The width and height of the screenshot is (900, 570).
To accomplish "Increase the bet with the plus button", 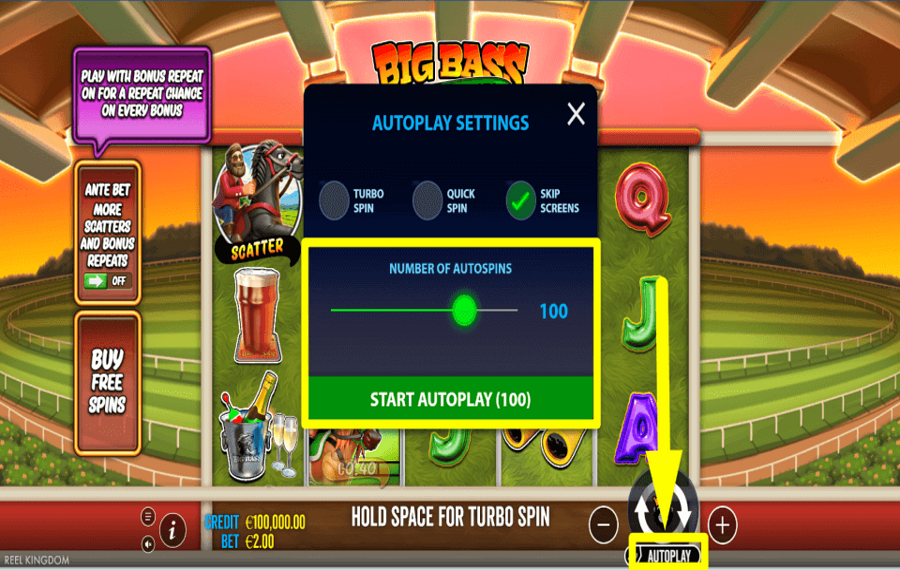I will (x=722, y=523).
